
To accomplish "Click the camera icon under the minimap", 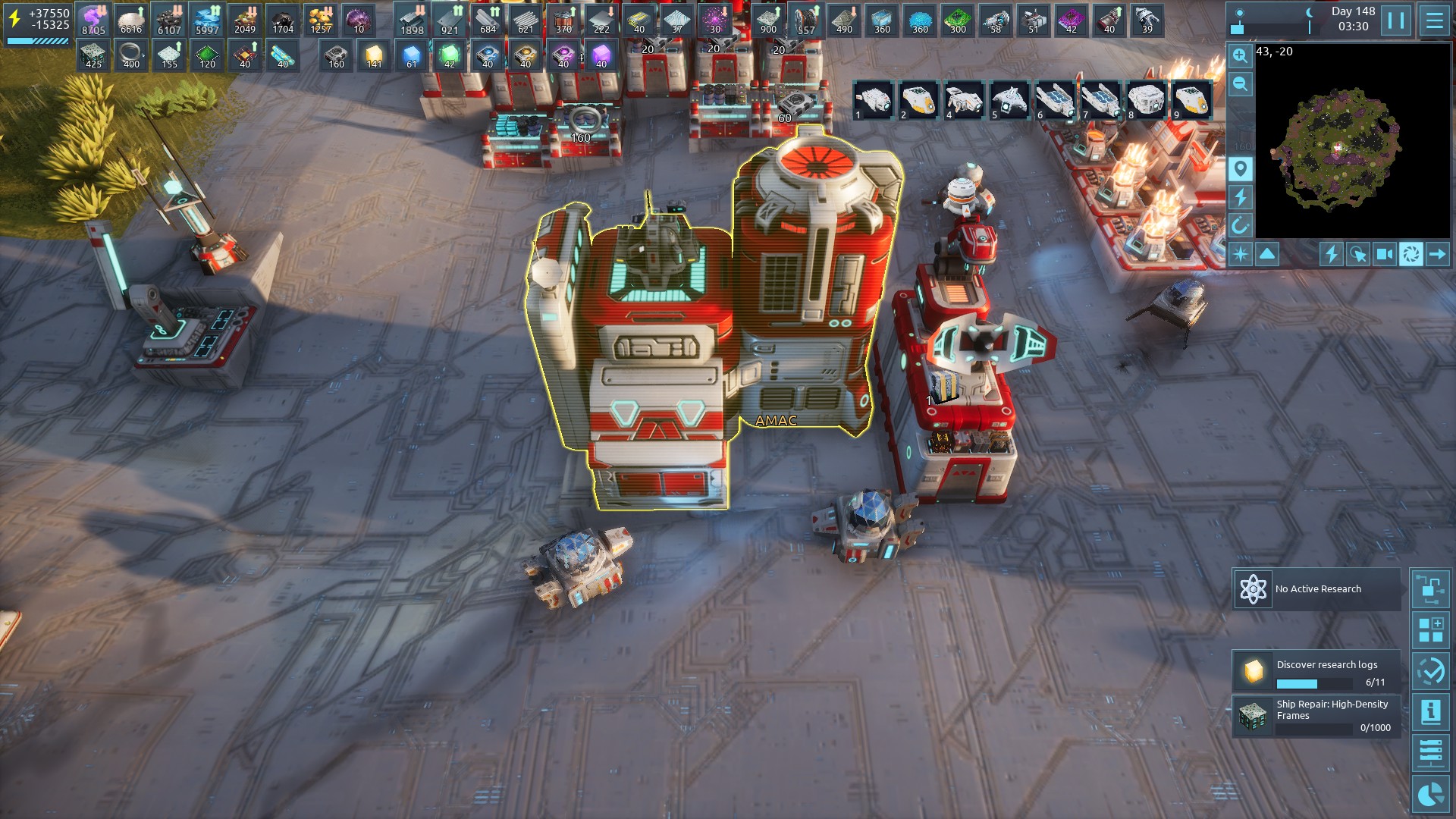I will click(x=1384, y=254).
